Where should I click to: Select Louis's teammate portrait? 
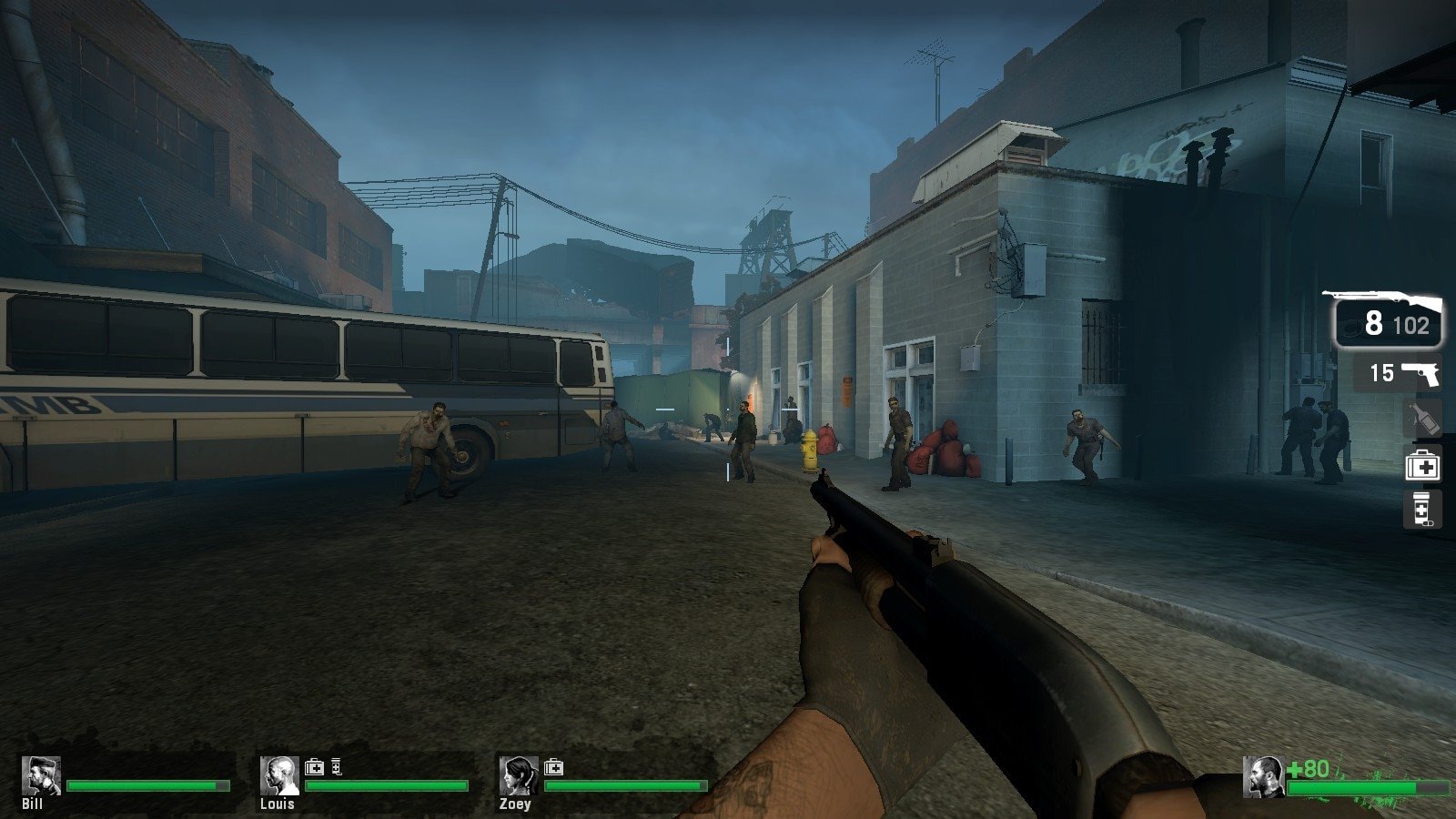point(279,776)
